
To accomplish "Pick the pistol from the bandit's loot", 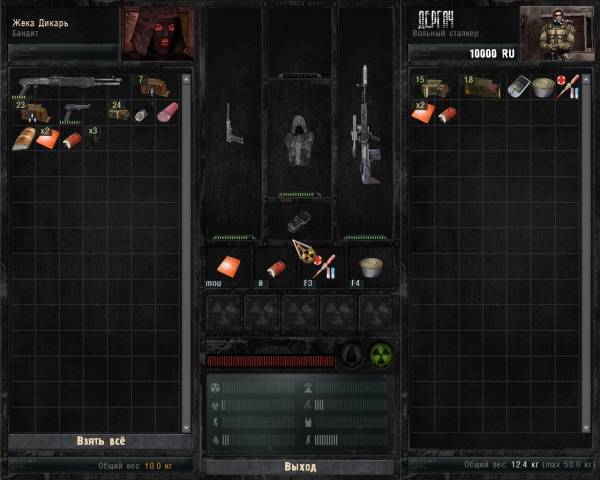I will 77,111.
